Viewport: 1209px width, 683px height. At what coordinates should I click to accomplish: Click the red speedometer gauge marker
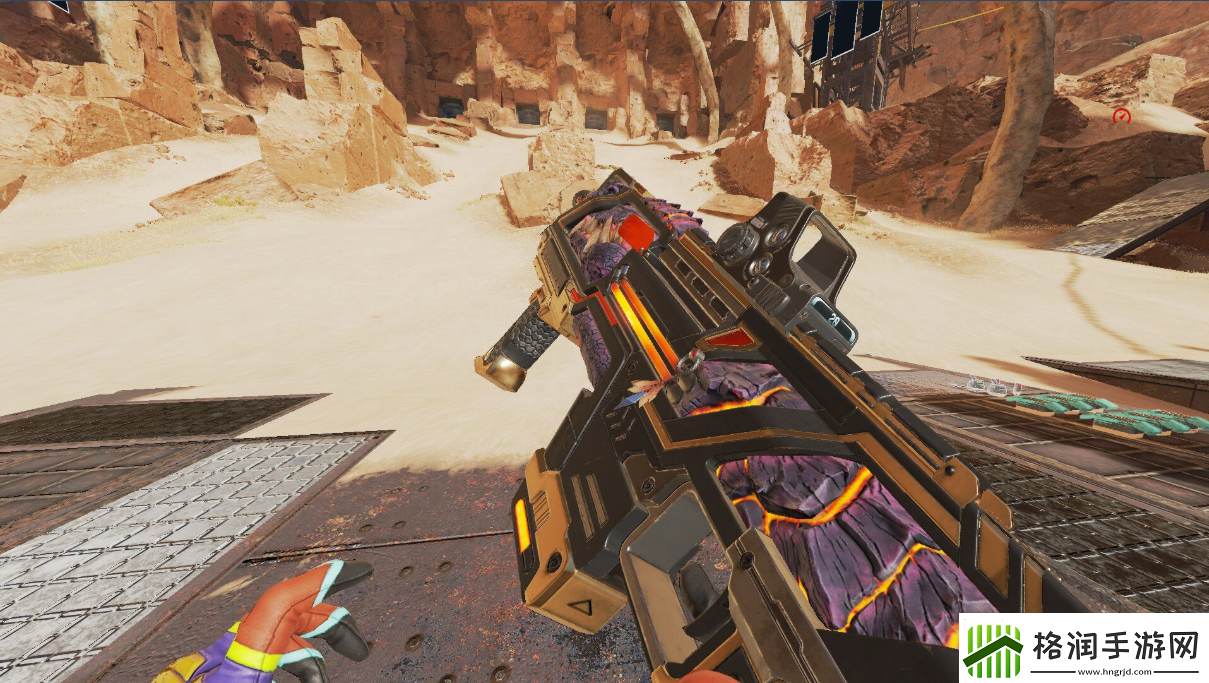click(x=1121, y=116)
